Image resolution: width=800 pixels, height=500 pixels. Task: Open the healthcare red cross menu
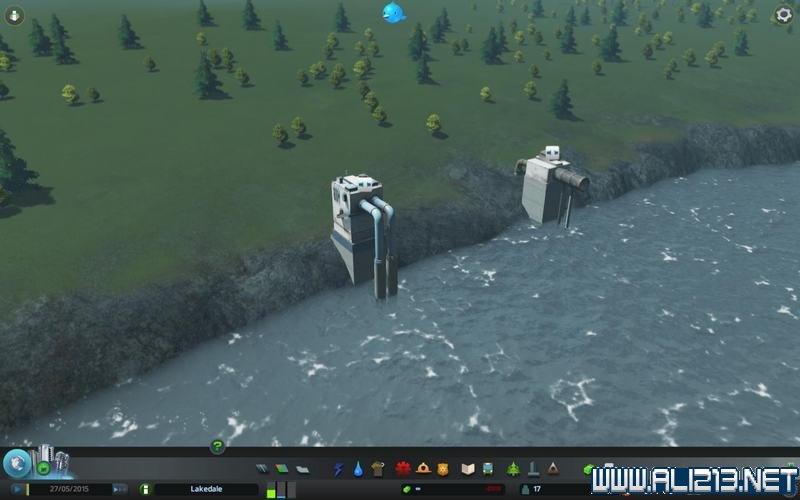pyautogui.click(x=403, y=468)
